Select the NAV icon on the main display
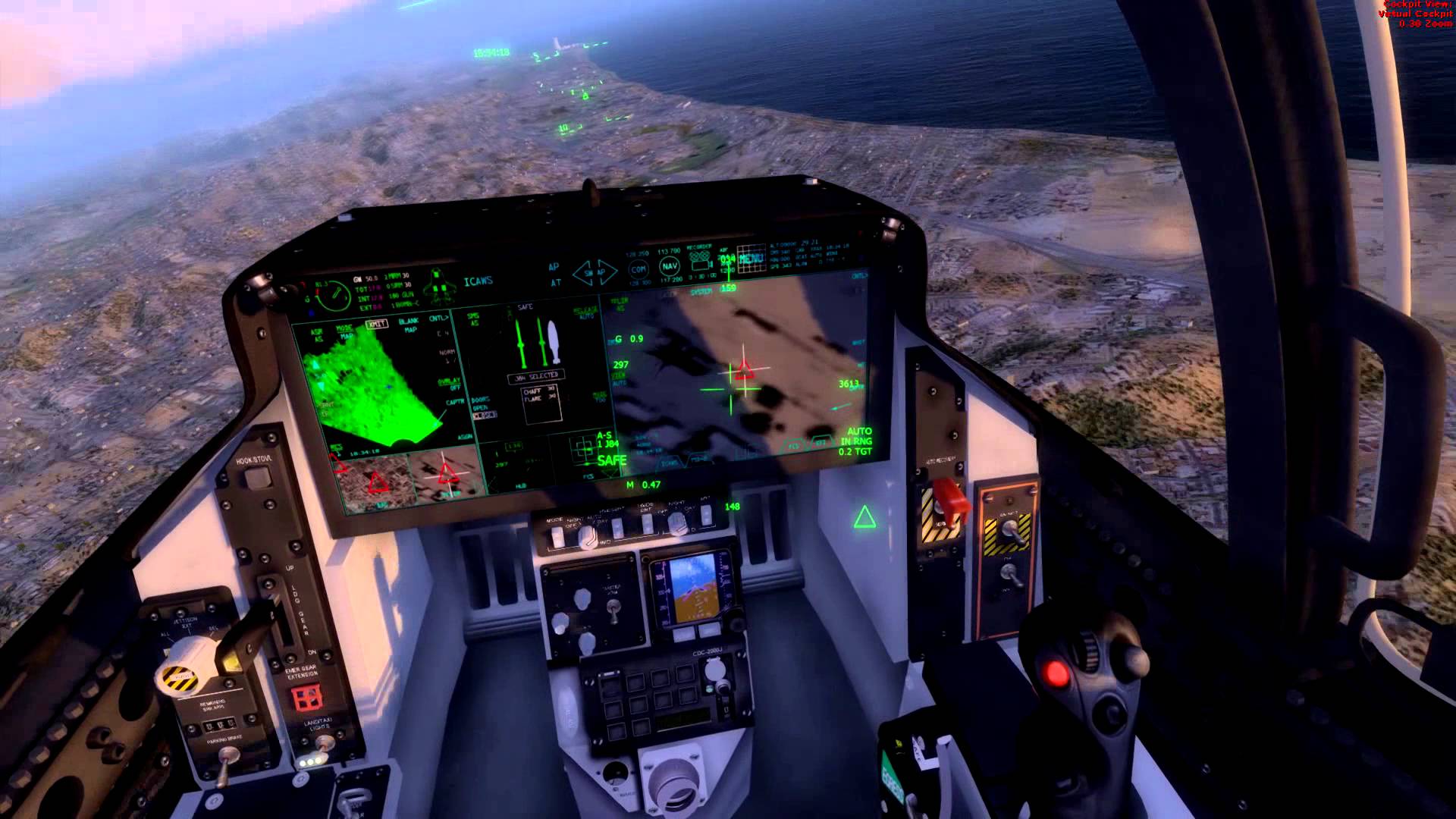Image resolution: width=1456 pixels, height=819 pixels. 670,266
